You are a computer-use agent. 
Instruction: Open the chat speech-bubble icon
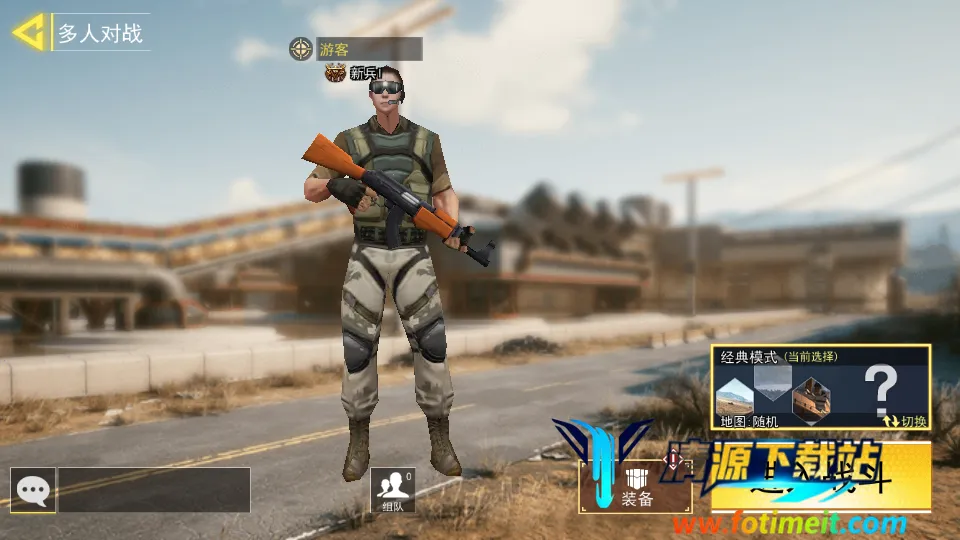33,490
